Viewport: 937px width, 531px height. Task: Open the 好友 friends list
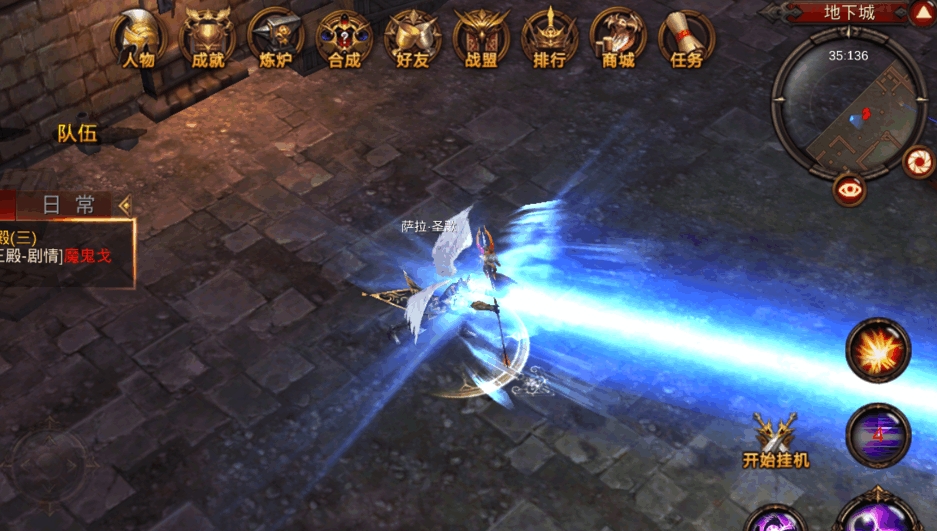click(x=412, y=39)
